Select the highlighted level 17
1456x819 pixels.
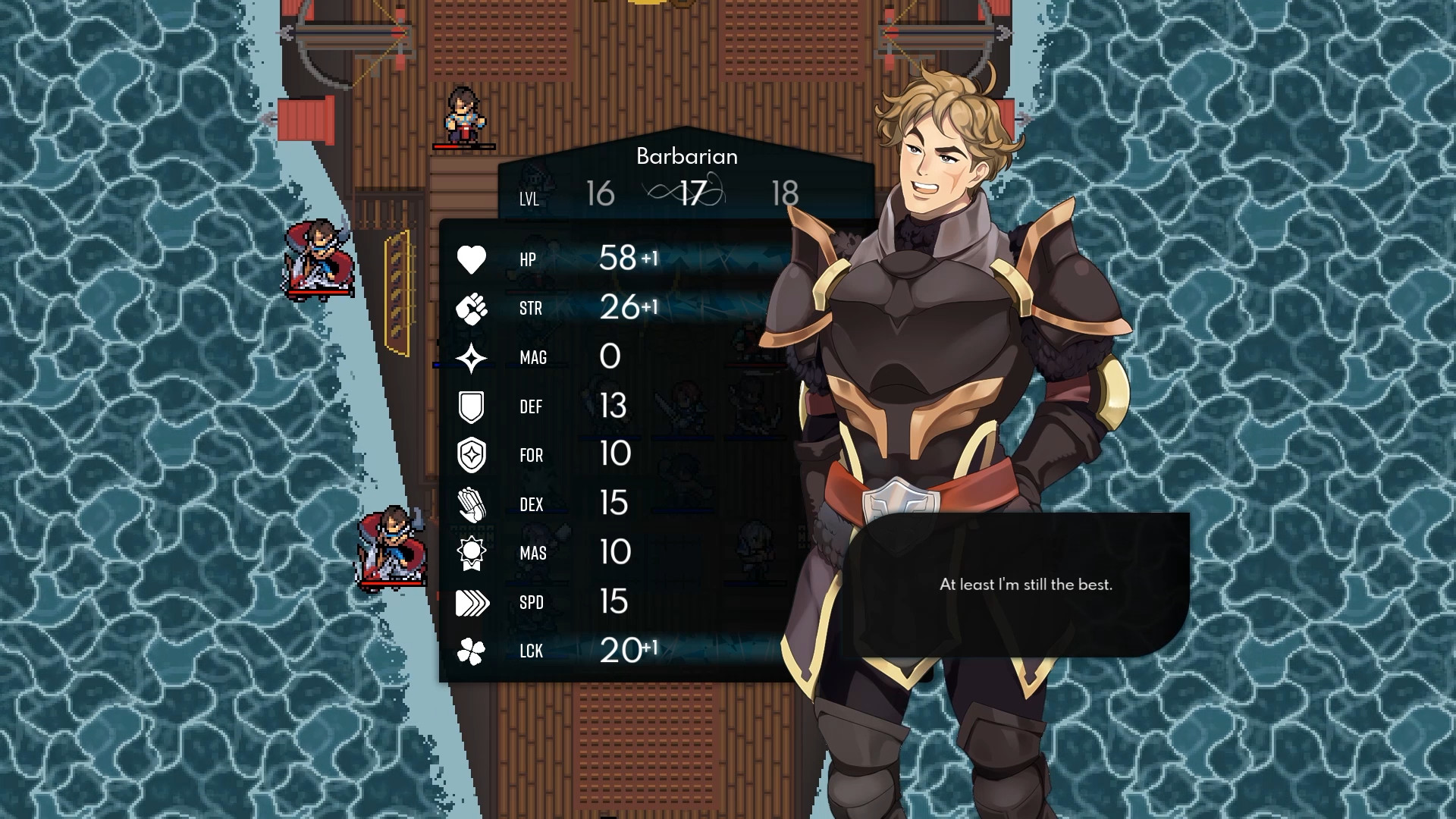click(692, 193)
